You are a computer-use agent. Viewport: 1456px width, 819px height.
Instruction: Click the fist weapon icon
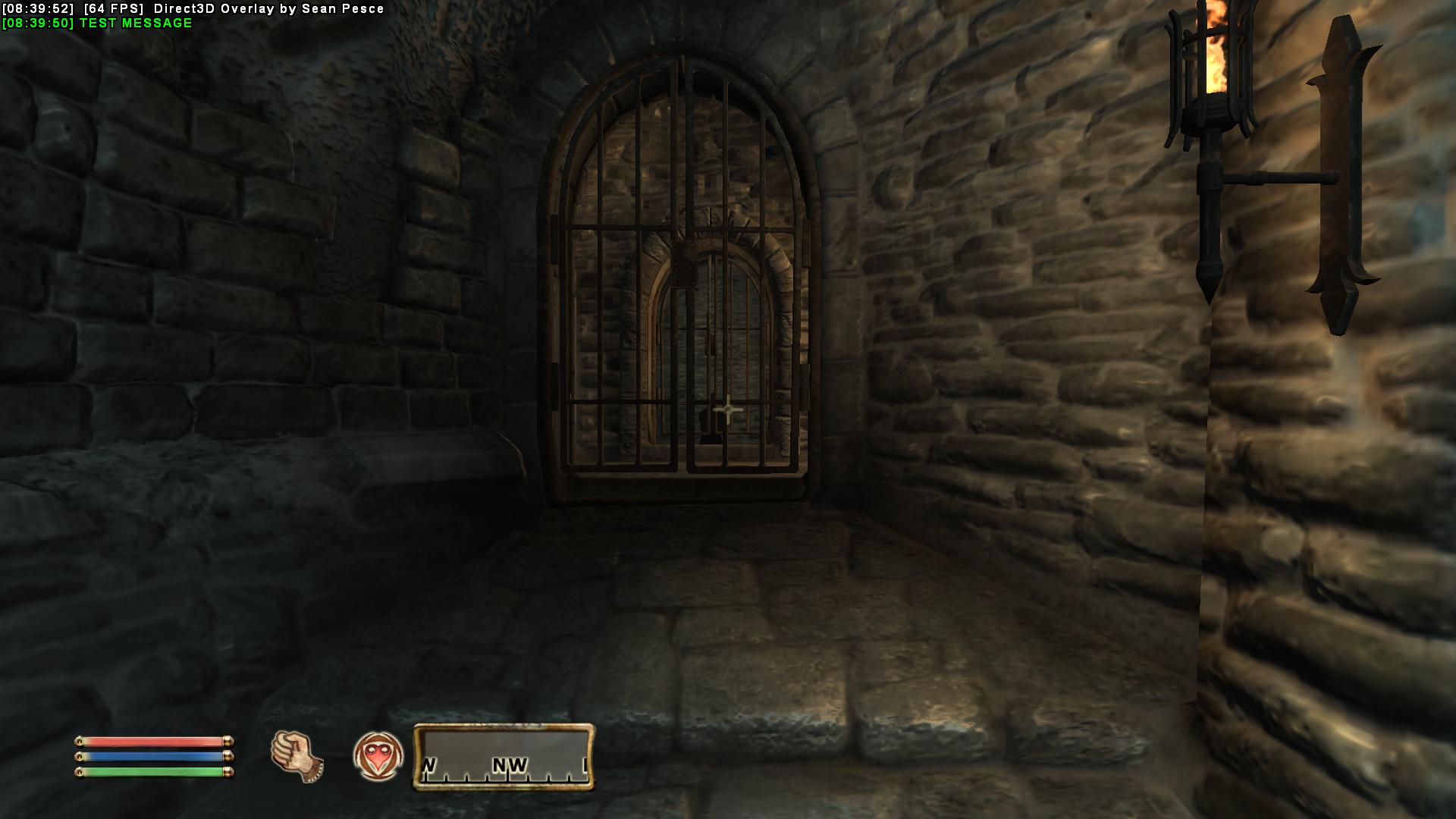pyautogui.click(x=297, y=756)
